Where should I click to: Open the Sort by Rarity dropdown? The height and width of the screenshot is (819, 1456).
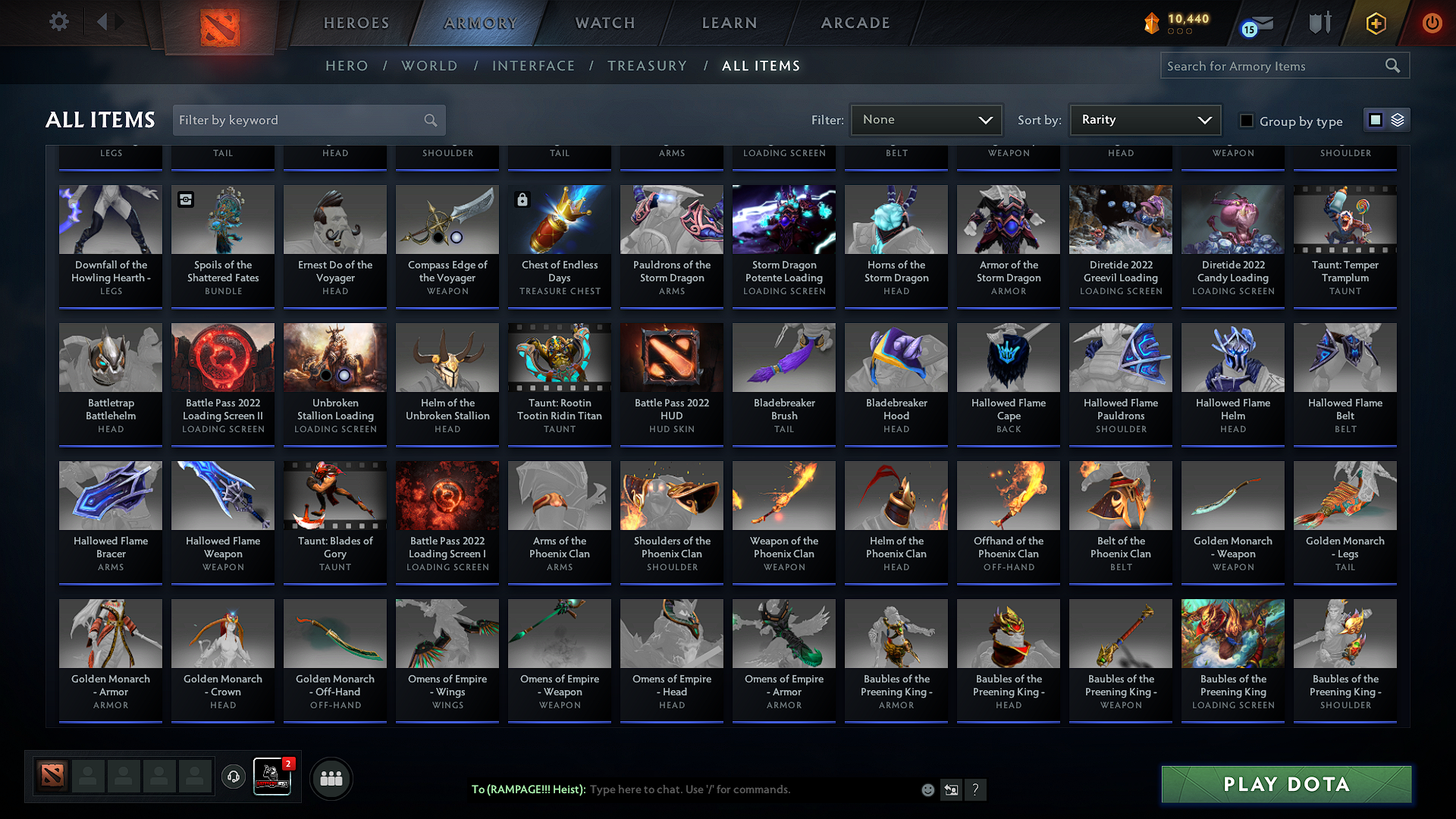click(x=1144, y=119)
